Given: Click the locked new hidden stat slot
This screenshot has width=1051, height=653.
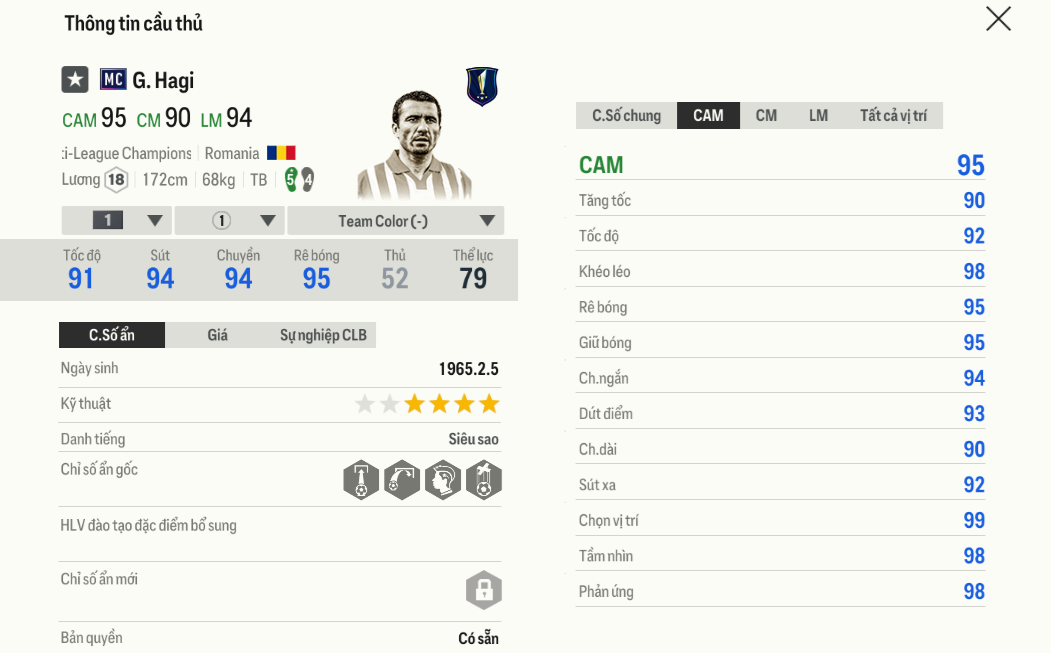Looking at the screenshot, I should tap(483, 590).
